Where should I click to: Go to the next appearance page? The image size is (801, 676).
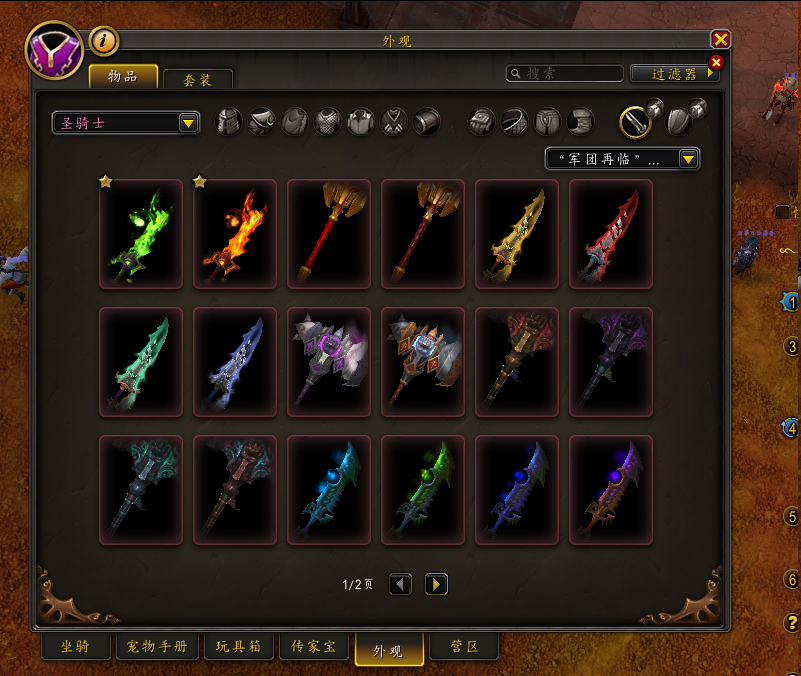point(436,584)
